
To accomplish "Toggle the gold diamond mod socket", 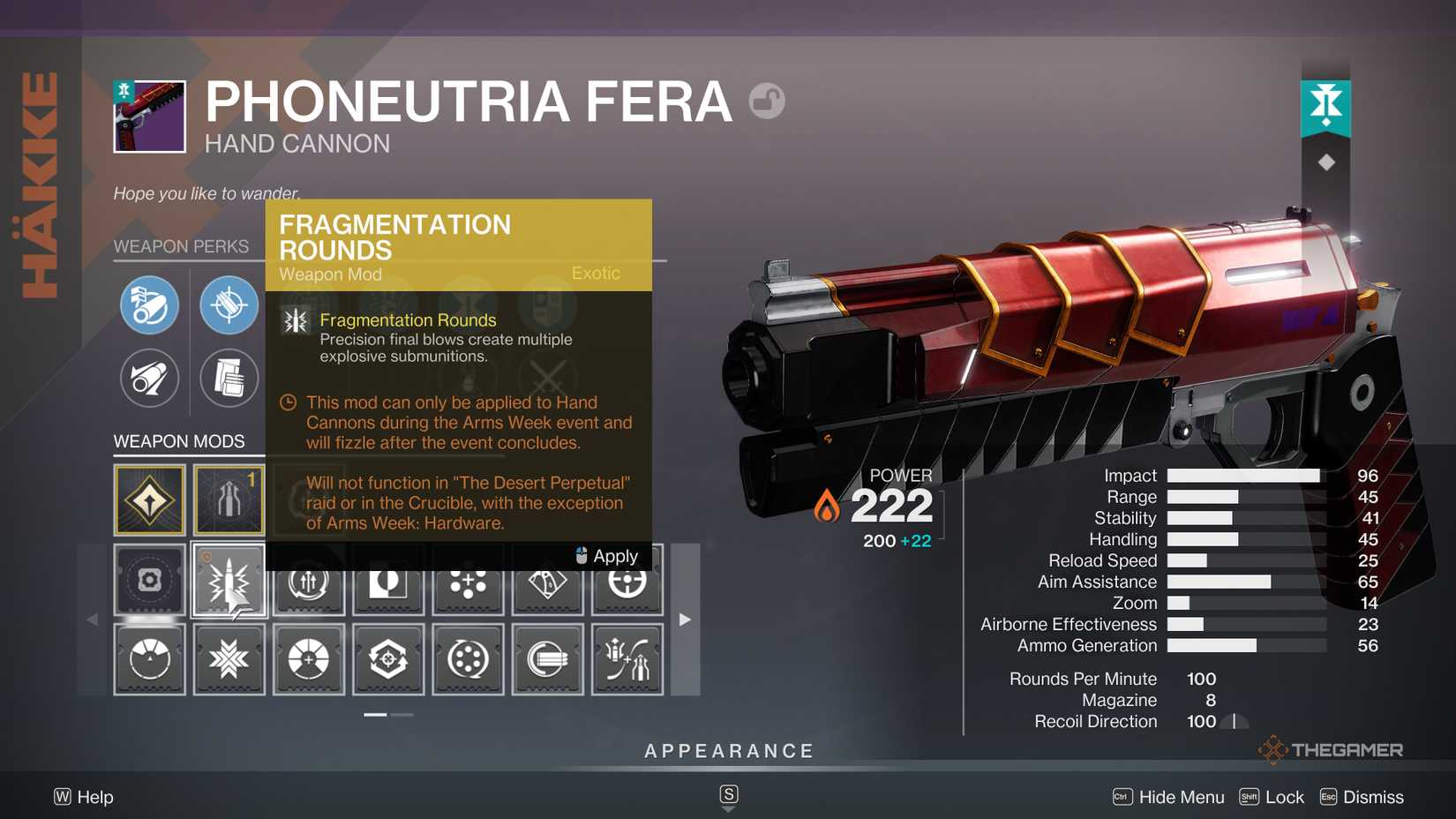I will coord(150,500).
